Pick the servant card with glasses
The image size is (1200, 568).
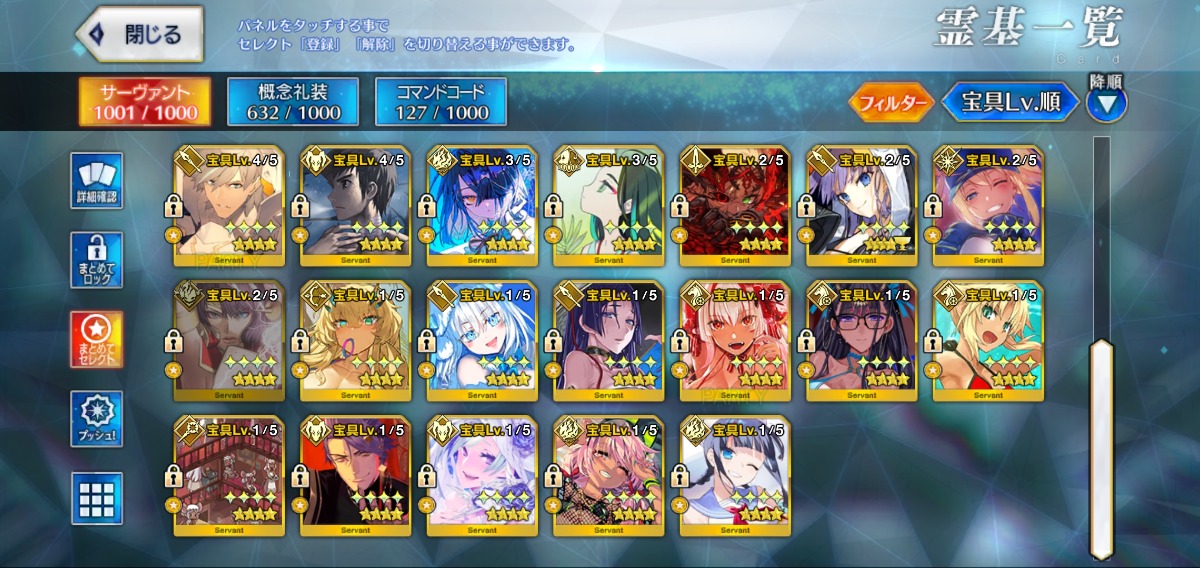click(861, 340)
